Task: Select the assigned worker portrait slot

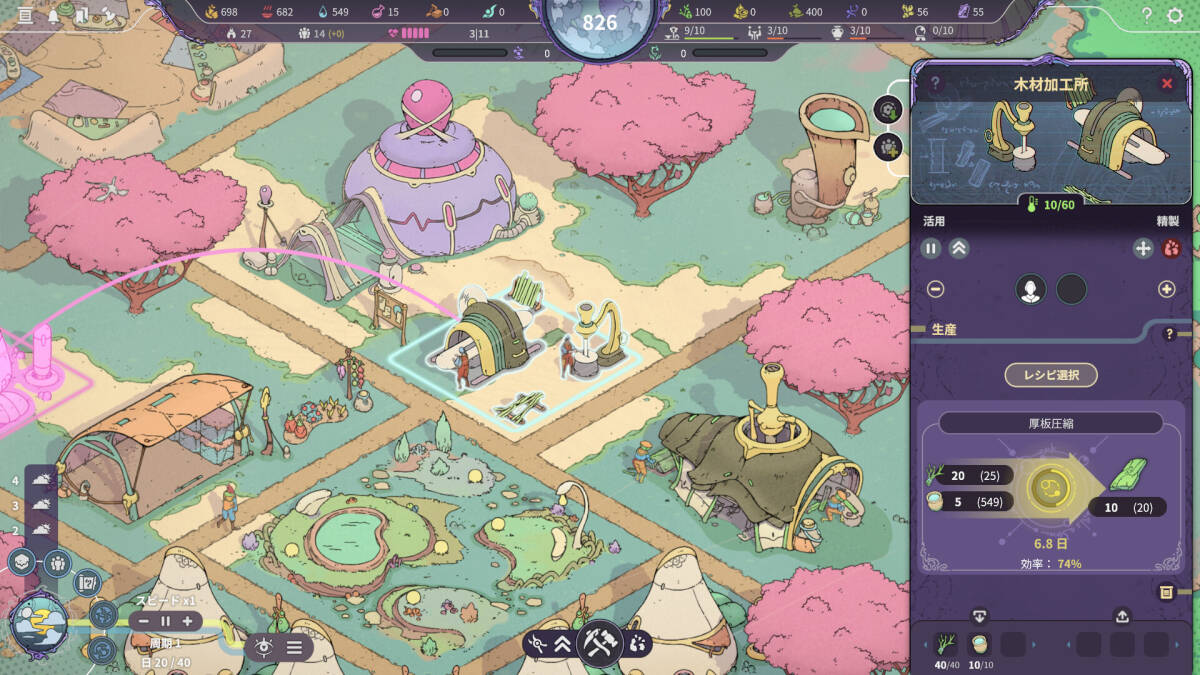Action: (x=1030, y=289)
